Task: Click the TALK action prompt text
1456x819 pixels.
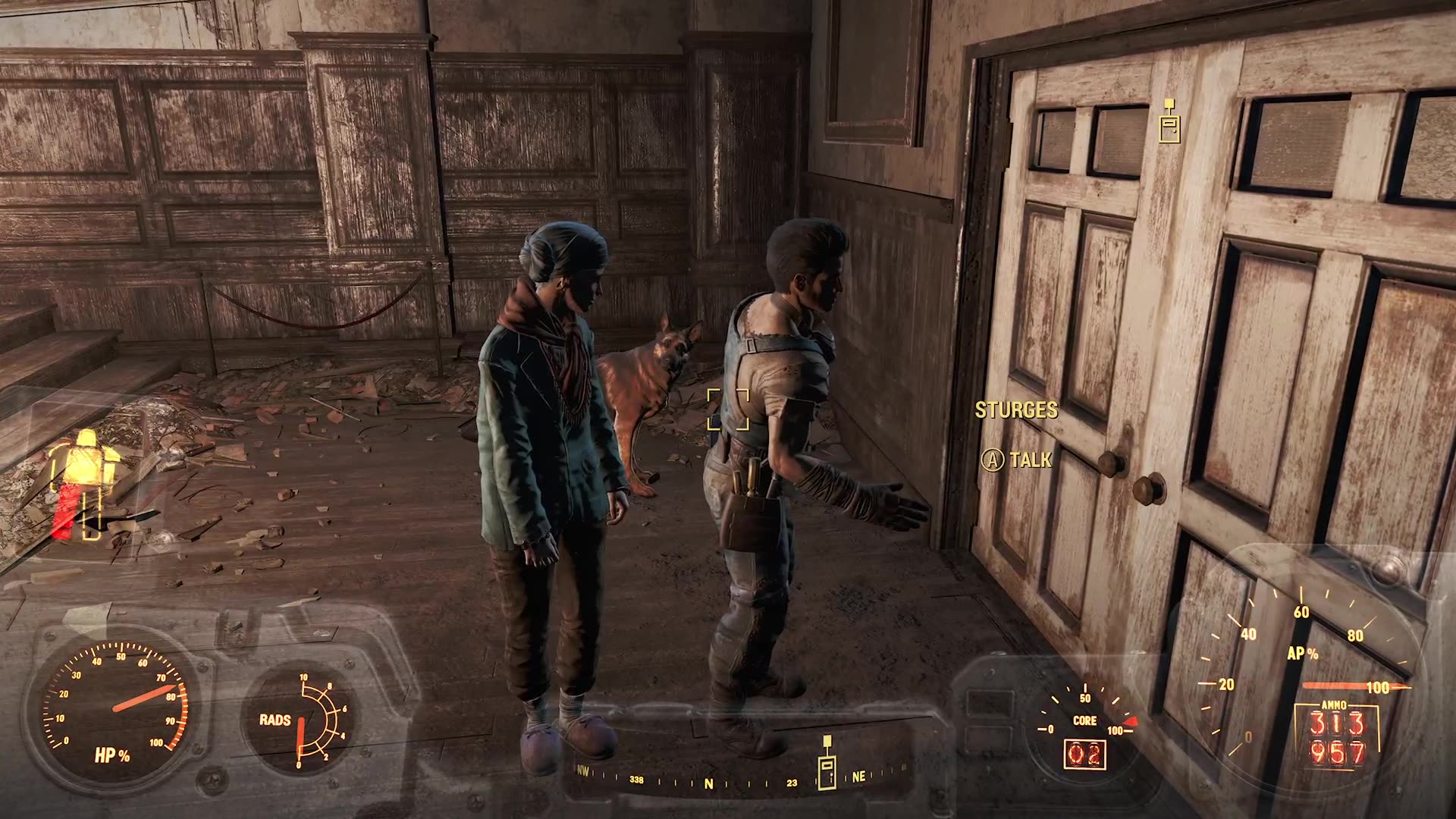Action: click(x=1029, y=459)
